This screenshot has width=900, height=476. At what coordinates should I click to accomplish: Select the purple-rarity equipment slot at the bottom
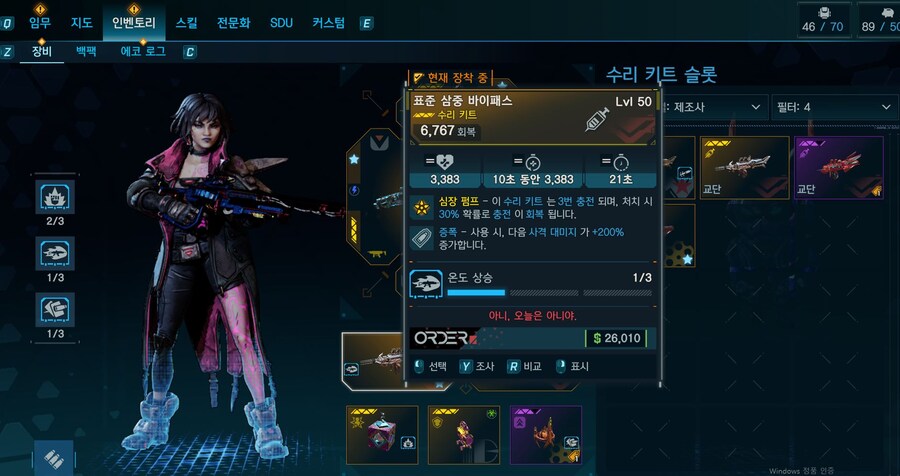click(546, 435)
